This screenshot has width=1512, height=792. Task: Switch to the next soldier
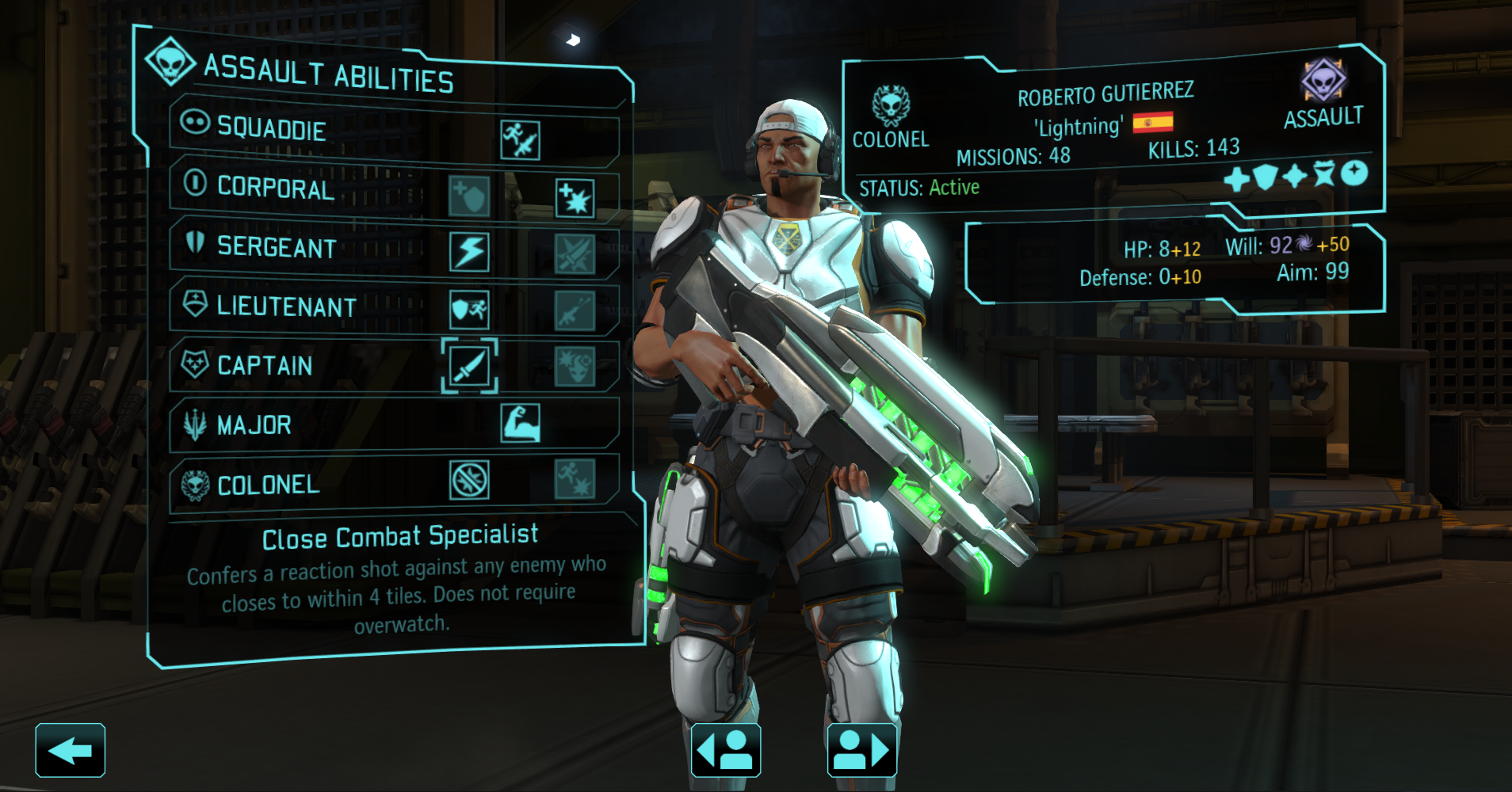click(862, 750)
